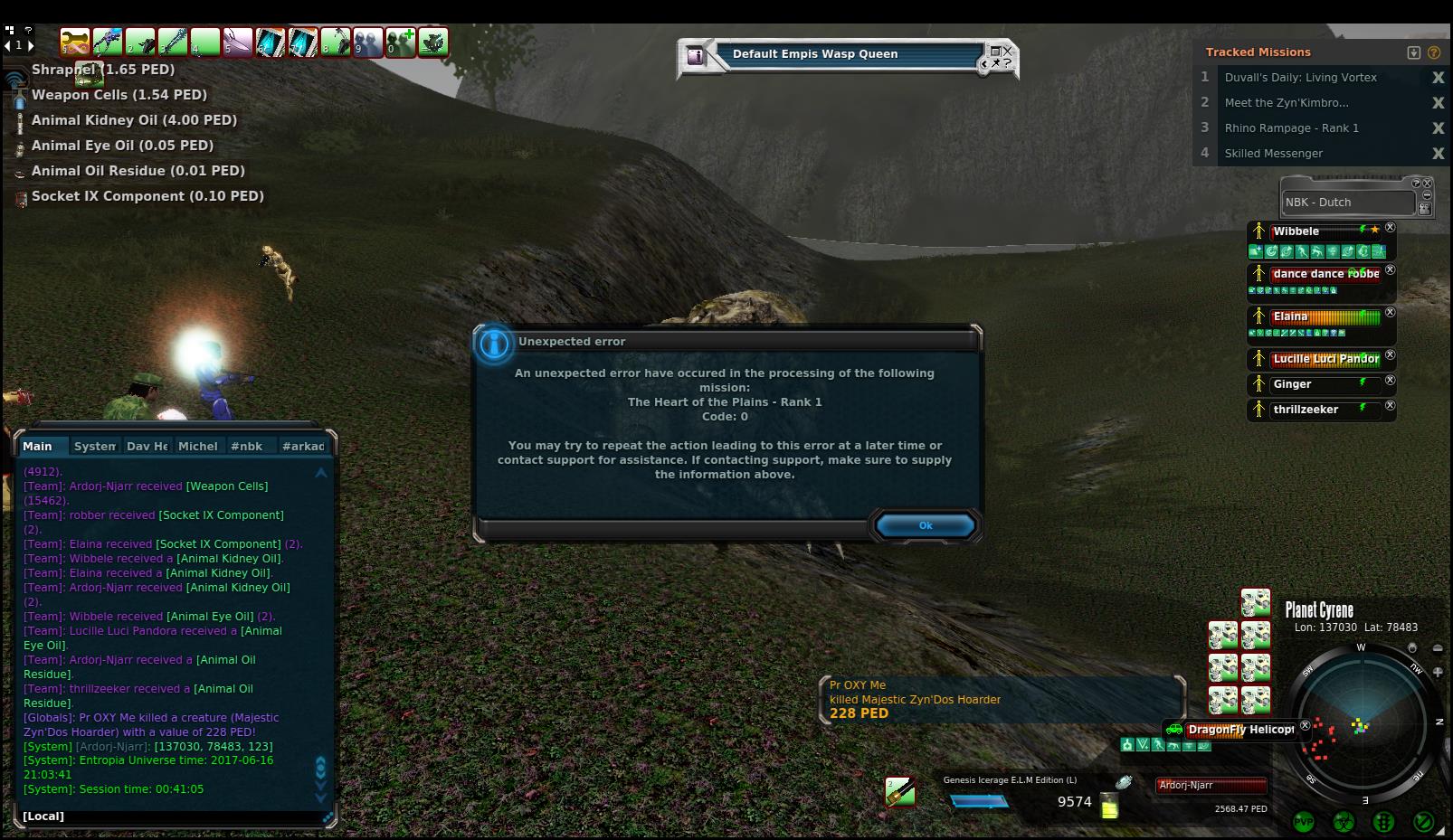Choose team member Elaina
The image size is (1453, 840).
[x=1290, y=316]
